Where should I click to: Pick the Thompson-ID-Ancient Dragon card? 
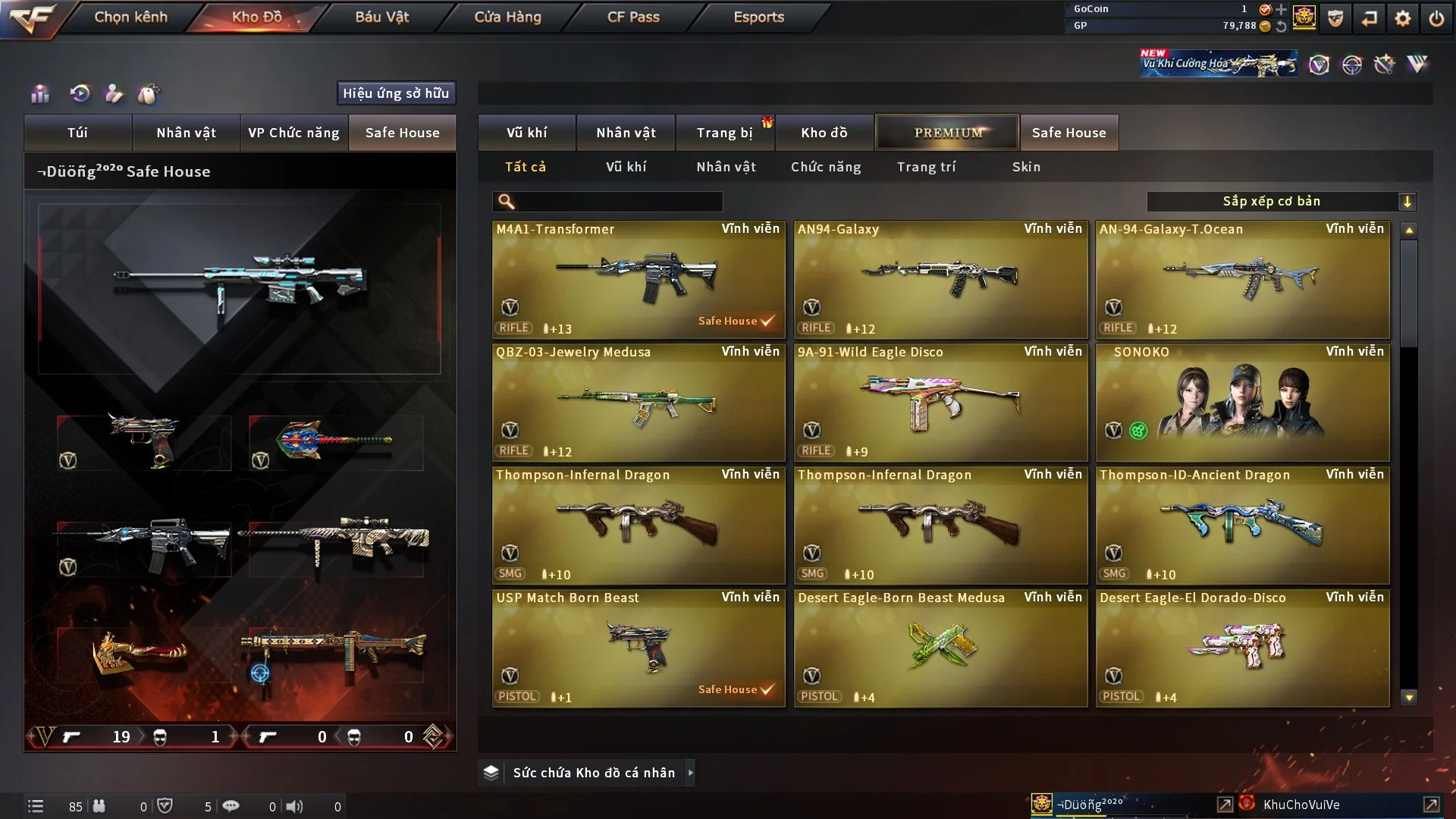pyautogui.click(x=1242, y=525)
